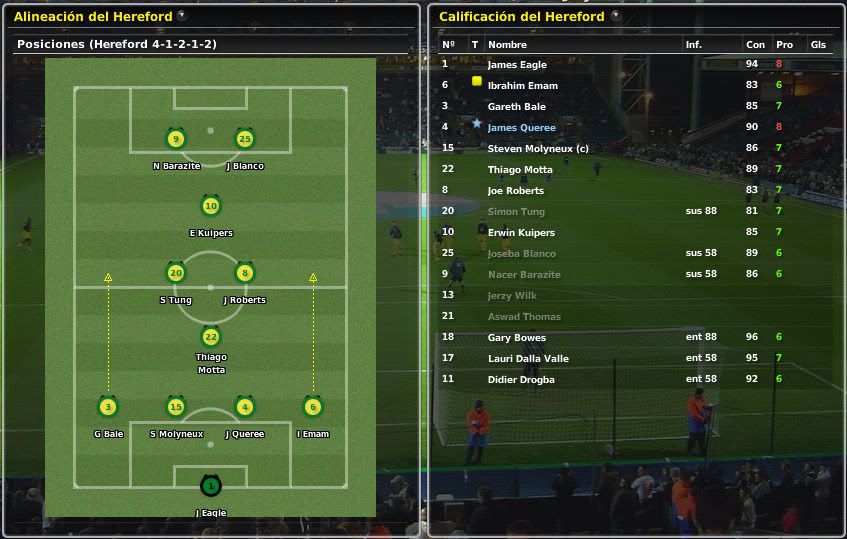Open Lauri Dalla Valle's player row
The width and height of the screenshot is (847, 539).
527,359
